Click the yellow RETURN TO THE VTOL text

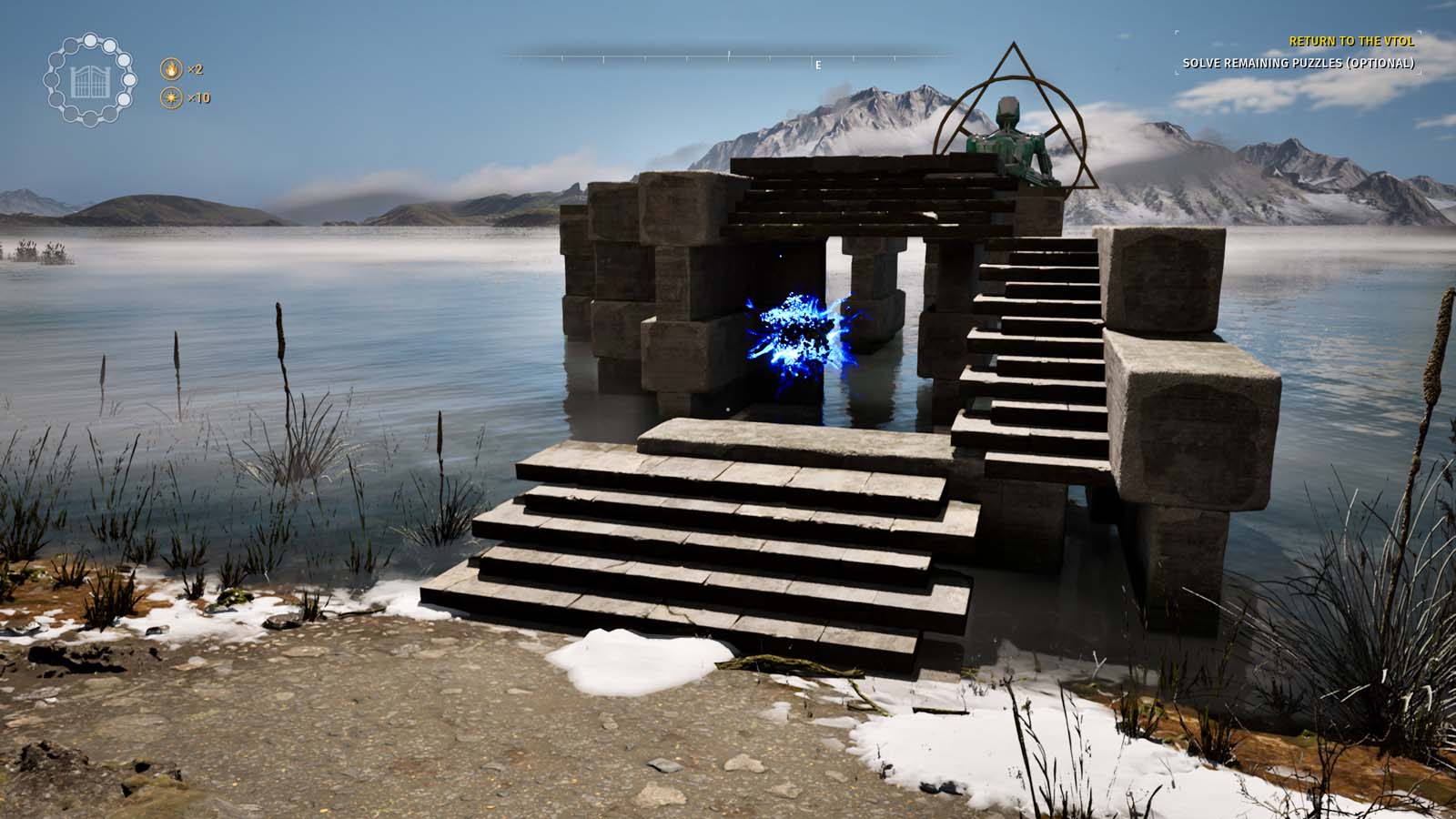click(x=1352, y=42)
